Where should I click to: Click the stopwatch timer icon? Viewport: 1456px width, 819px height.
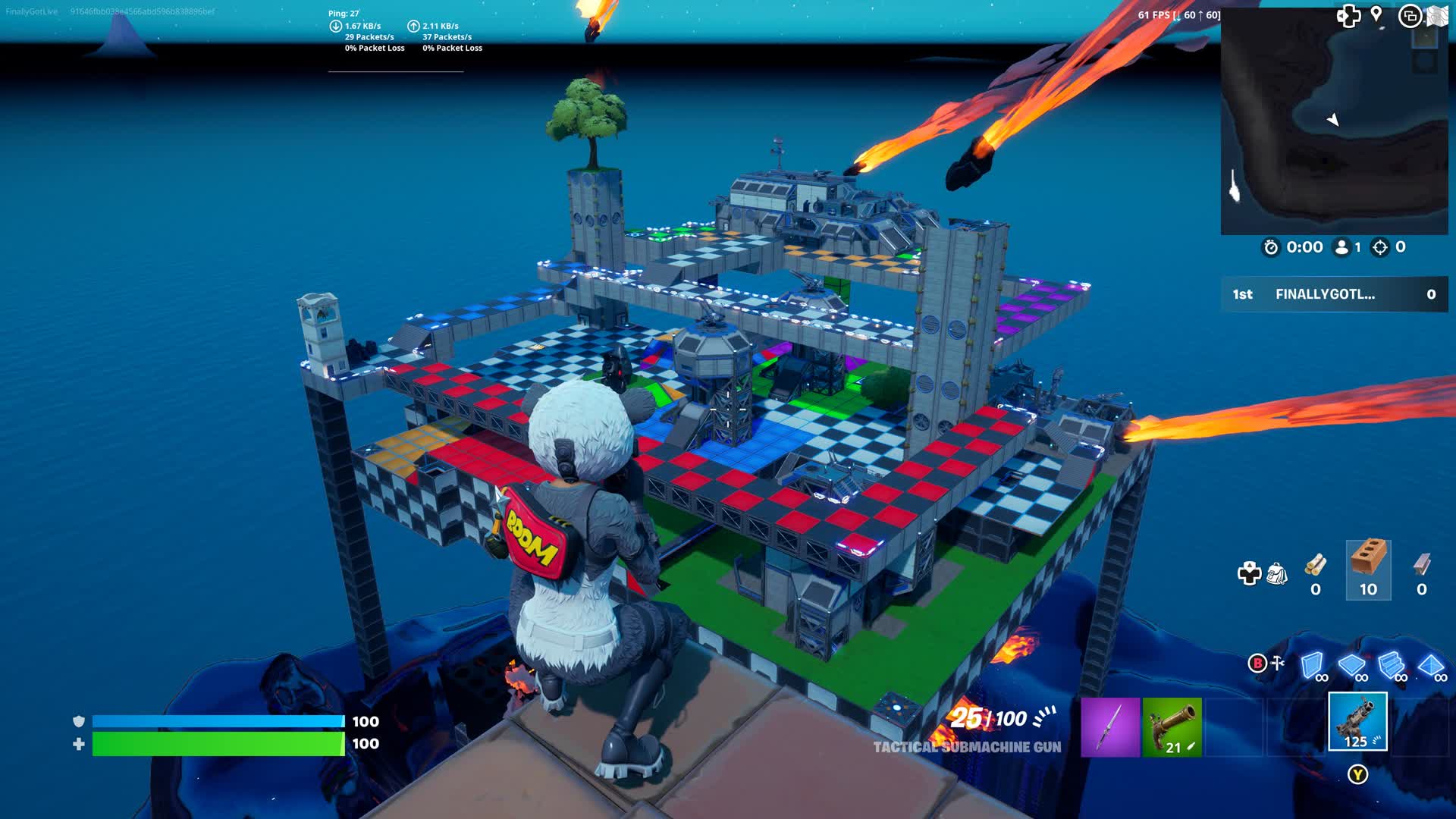point(1271,247)
